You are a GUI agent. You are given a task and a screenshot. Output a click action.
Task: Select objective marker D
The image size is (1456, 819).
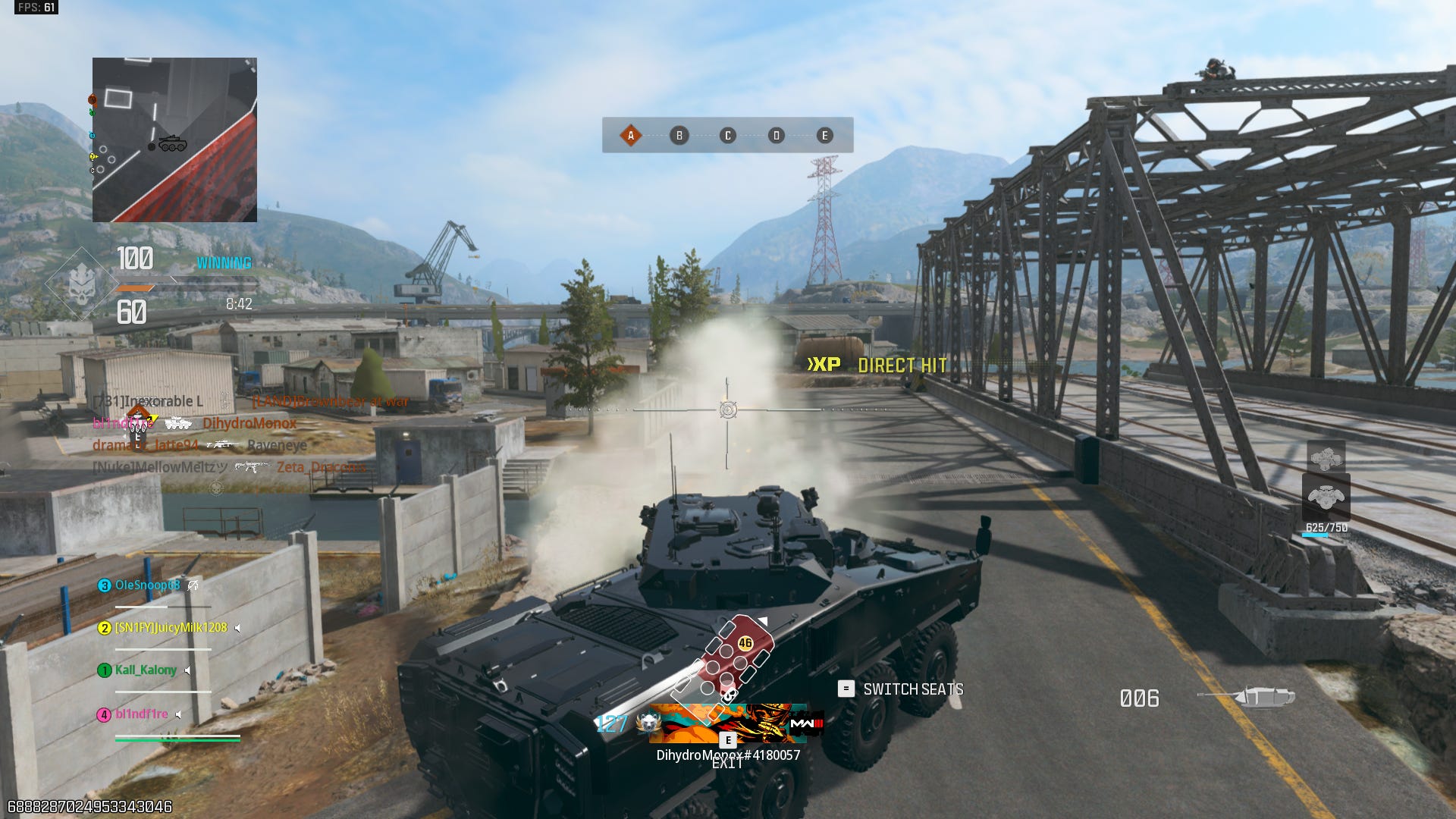tap(776, 136)
